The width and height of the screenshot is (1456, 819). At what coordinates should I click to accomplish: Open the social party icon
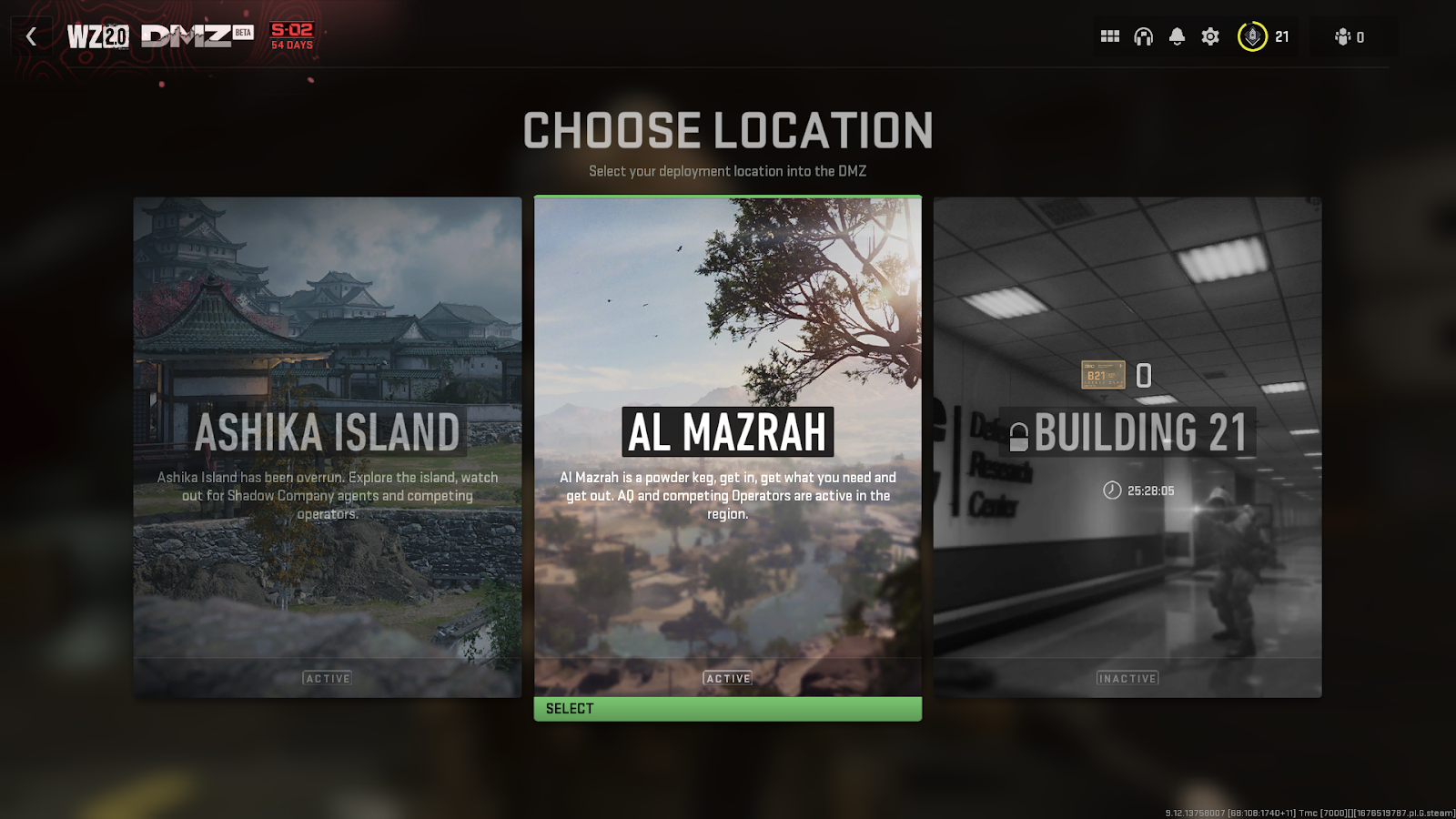pos(1349,37)
